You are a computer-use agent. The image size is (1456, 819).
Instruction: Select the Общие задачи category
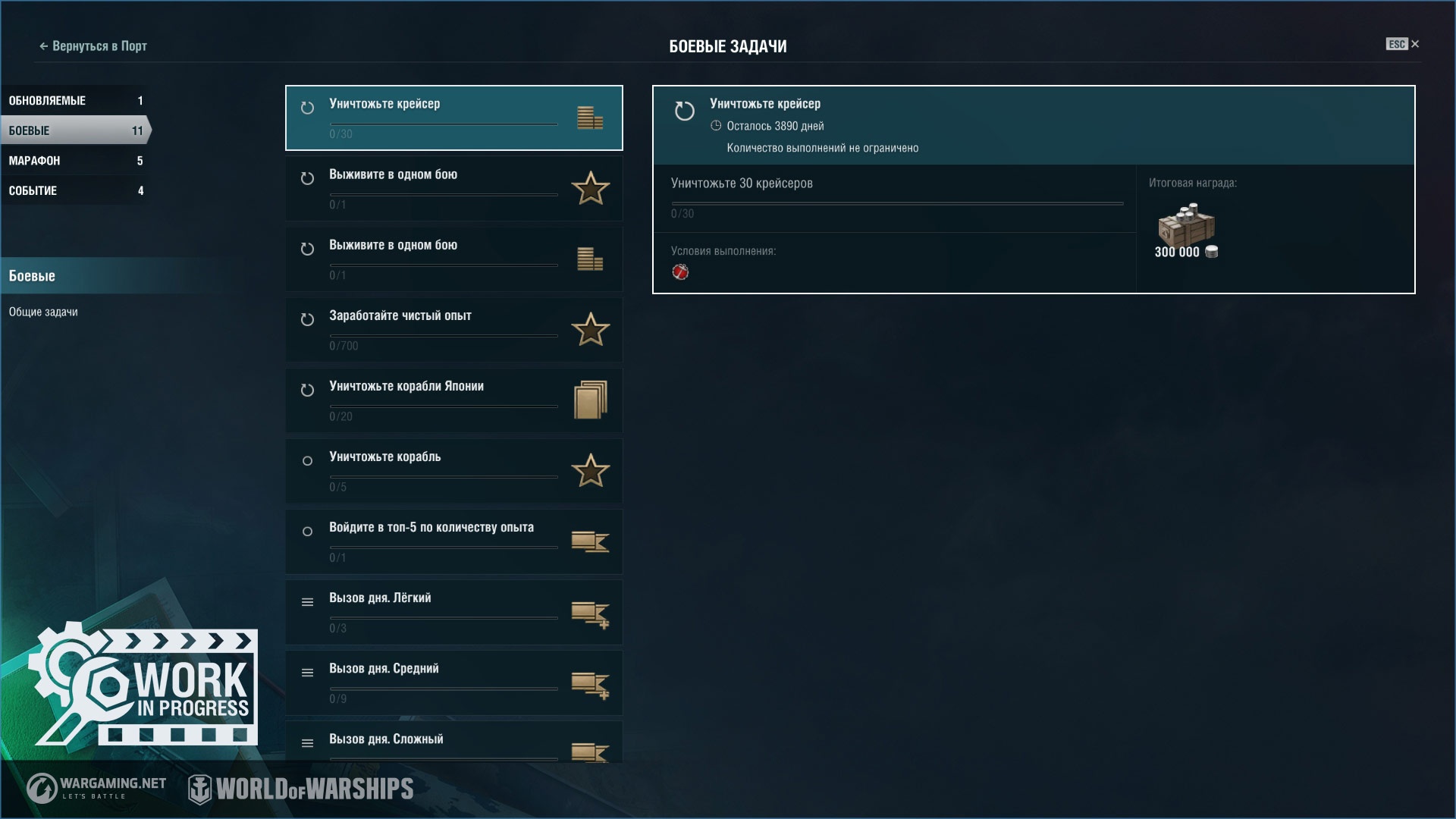click(43, 312)
